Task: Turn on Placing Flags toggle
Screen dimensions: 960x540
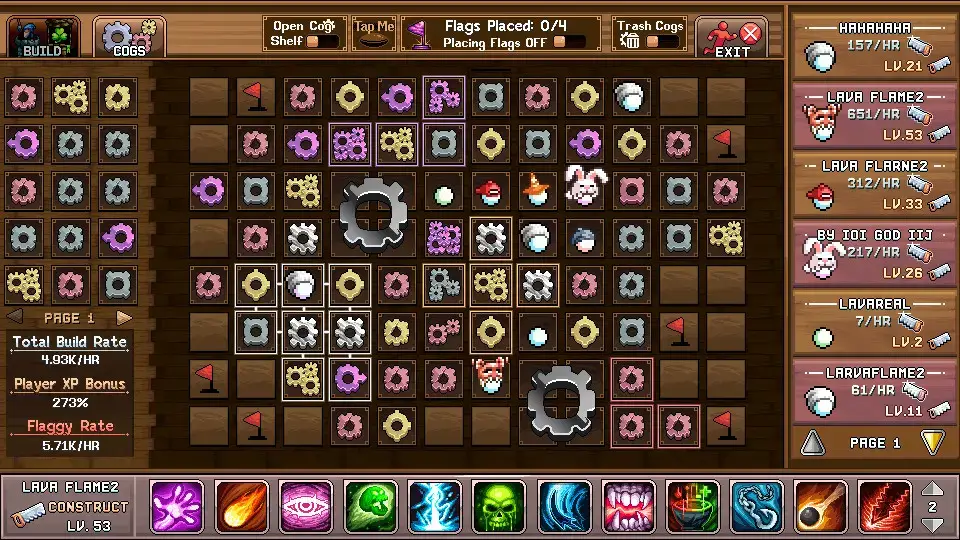Action: pos(570,42)
